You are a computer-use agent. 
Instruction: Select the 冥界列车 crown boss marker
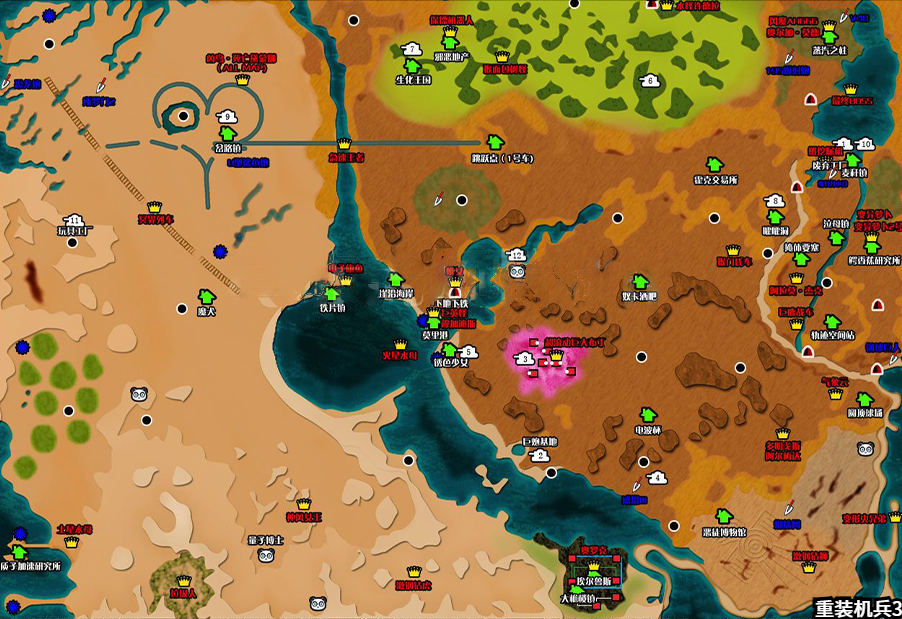[156, 207]
